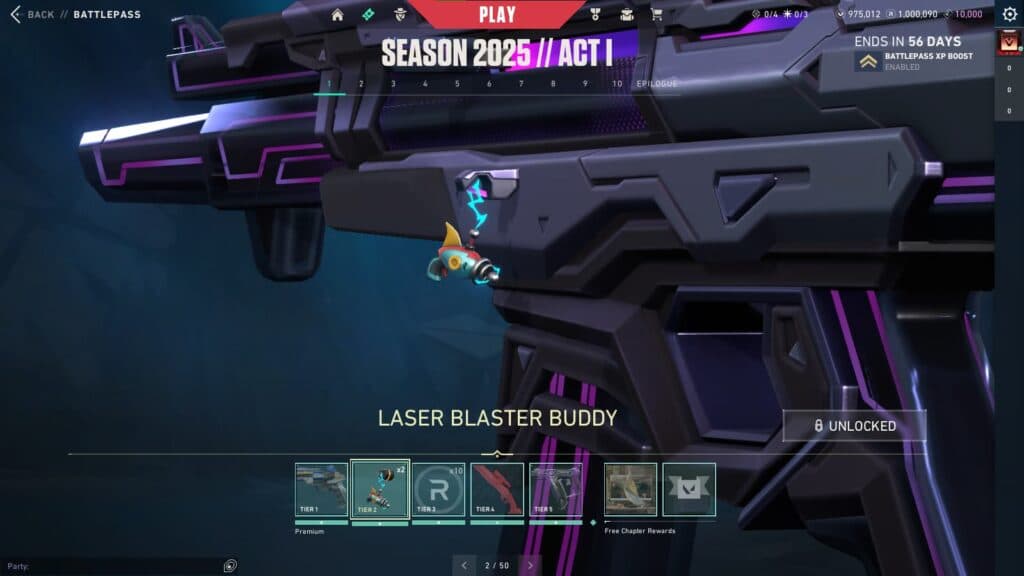Screen dimensions: 1024x576
Task: Select the Tier 2 Laser Blaster Buddy tile
Action: 379,490
